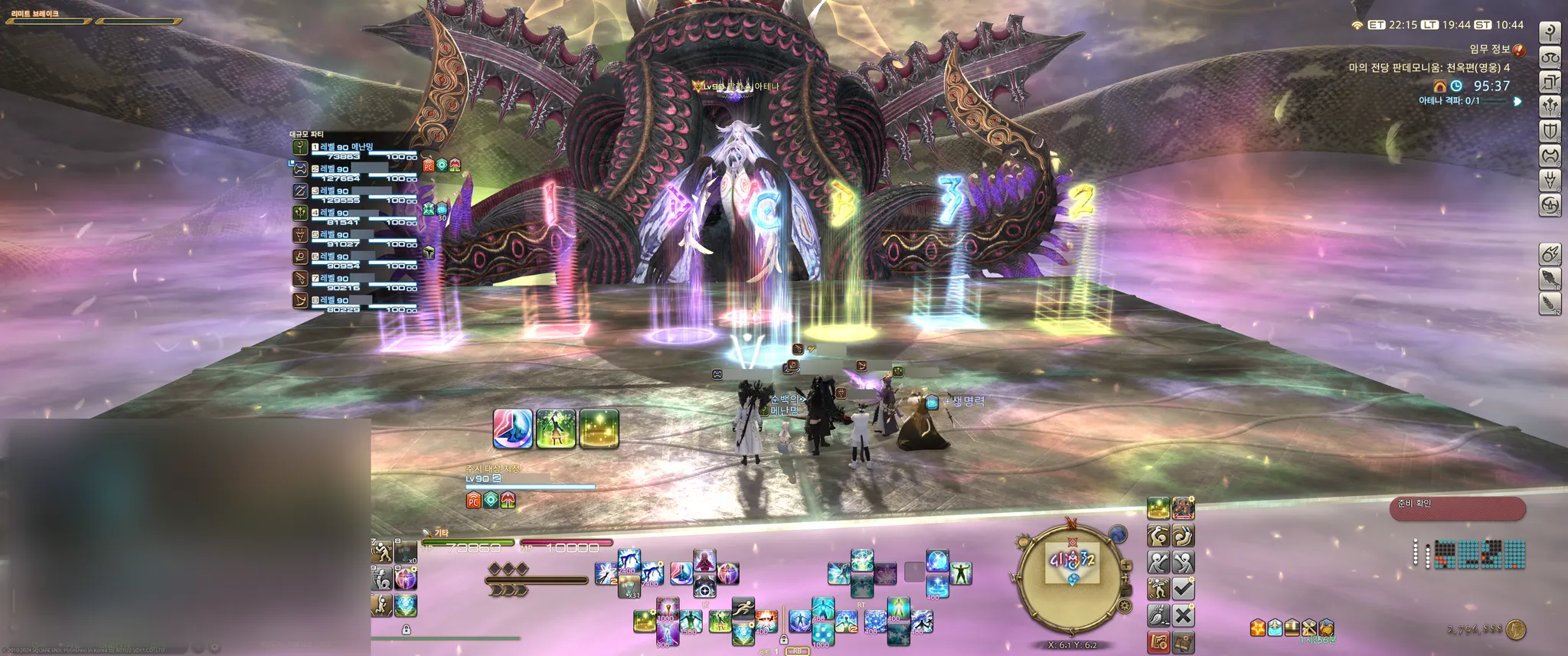Image resolution: width=1568 pixels, height=656 pixels.
Task: Activate the large pink crescent ability icon
Action: click(512, 428)
